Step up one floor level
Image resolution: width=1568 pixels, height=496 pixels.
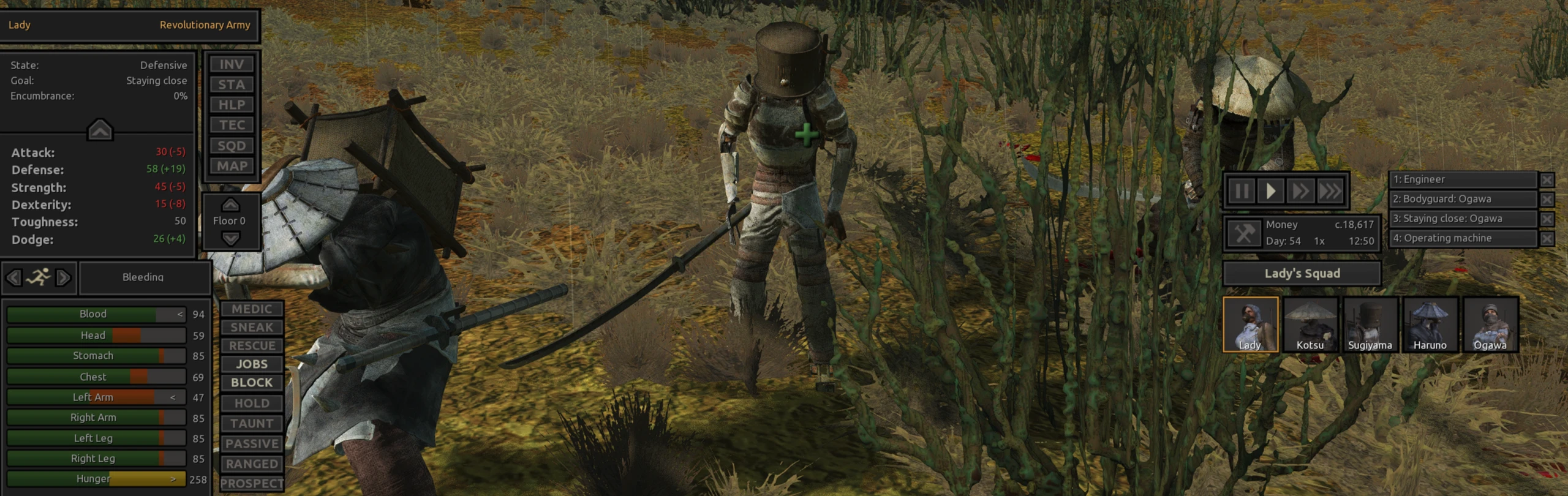point(230,205)
